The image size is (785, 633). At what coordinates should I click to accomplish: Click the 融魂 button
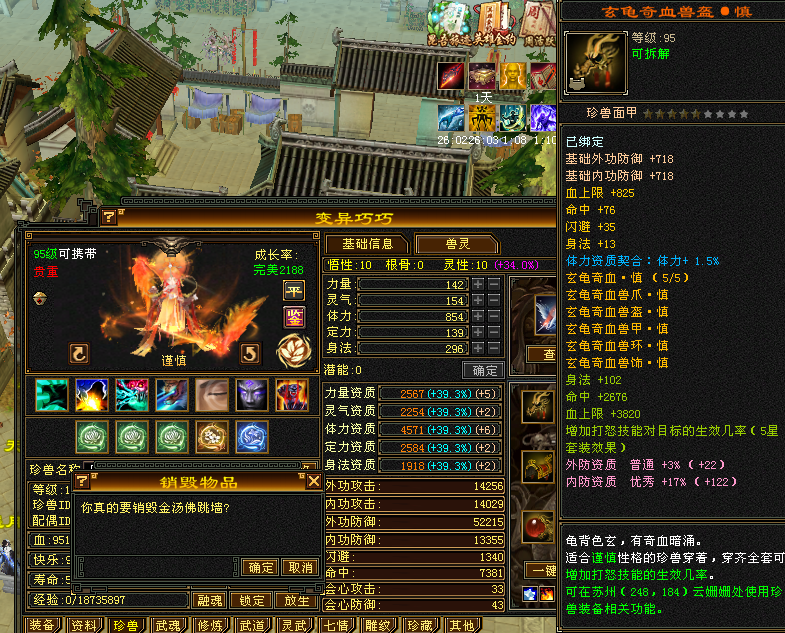coord(210,600)
